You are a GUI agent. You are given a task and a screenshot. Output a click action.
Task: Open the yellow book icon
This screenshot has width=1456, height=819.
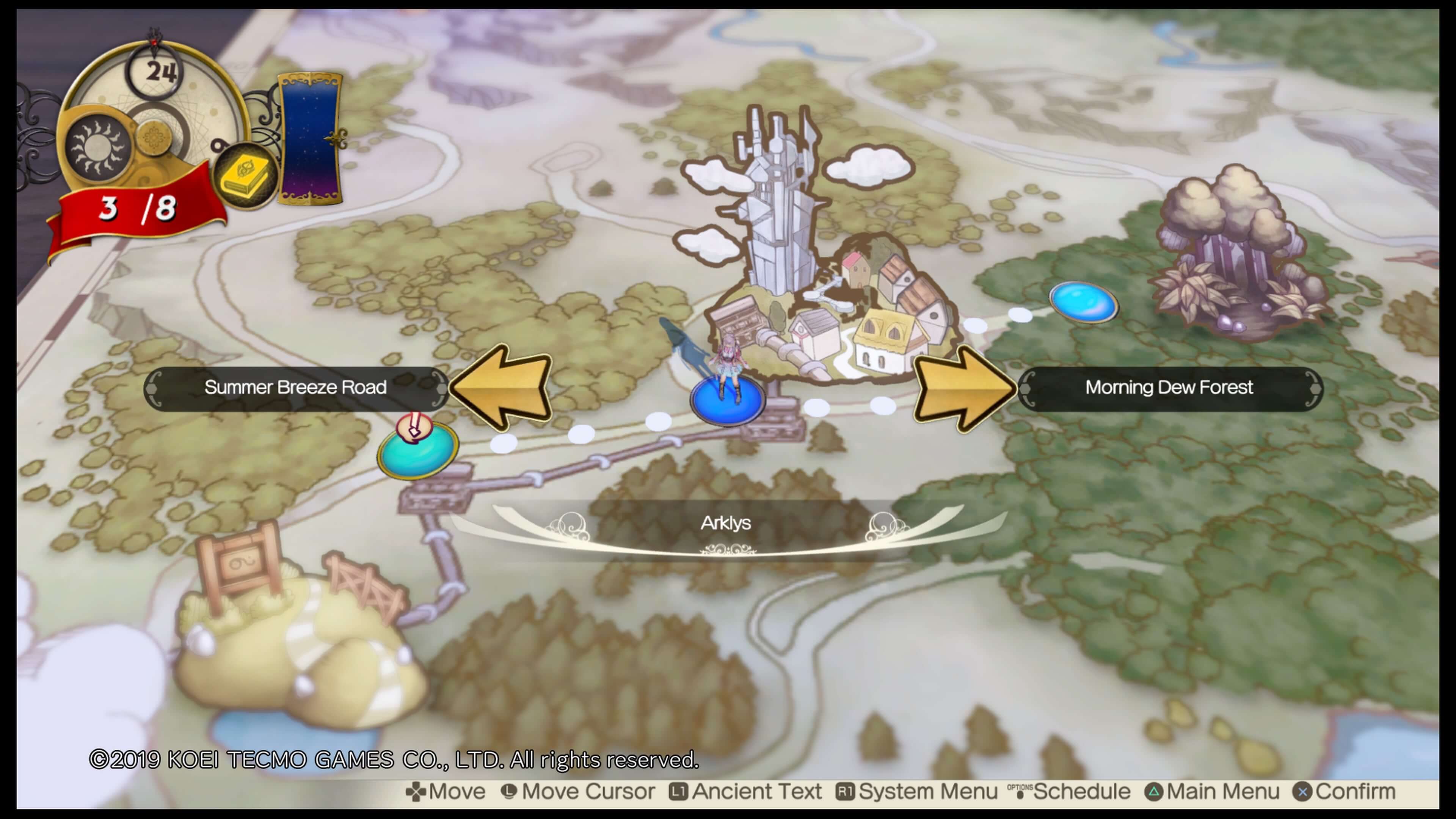pos(245,174)
